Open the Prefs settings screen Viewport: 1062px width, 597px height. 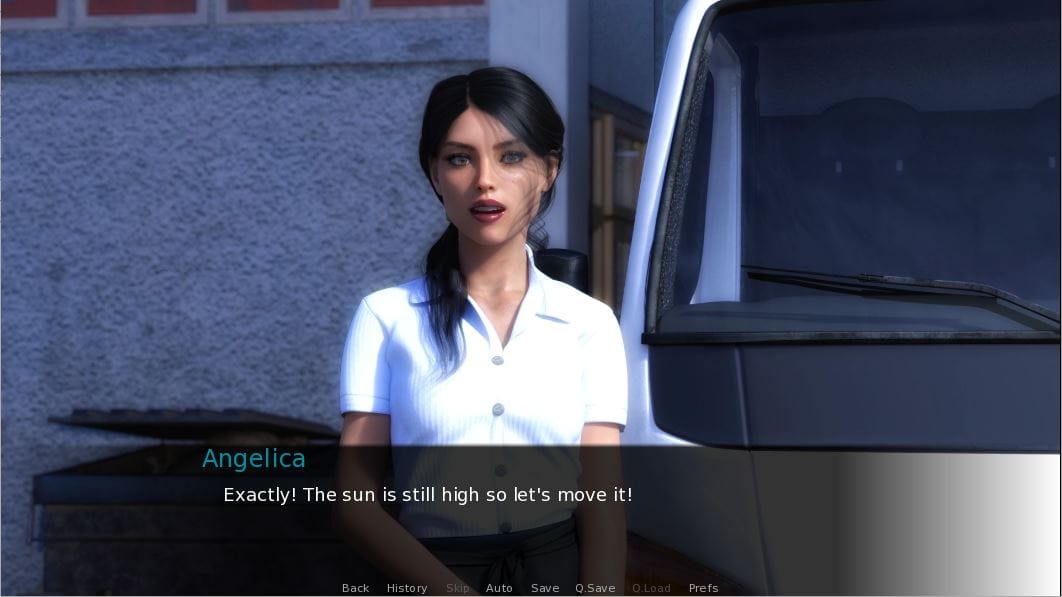(703, 588)
